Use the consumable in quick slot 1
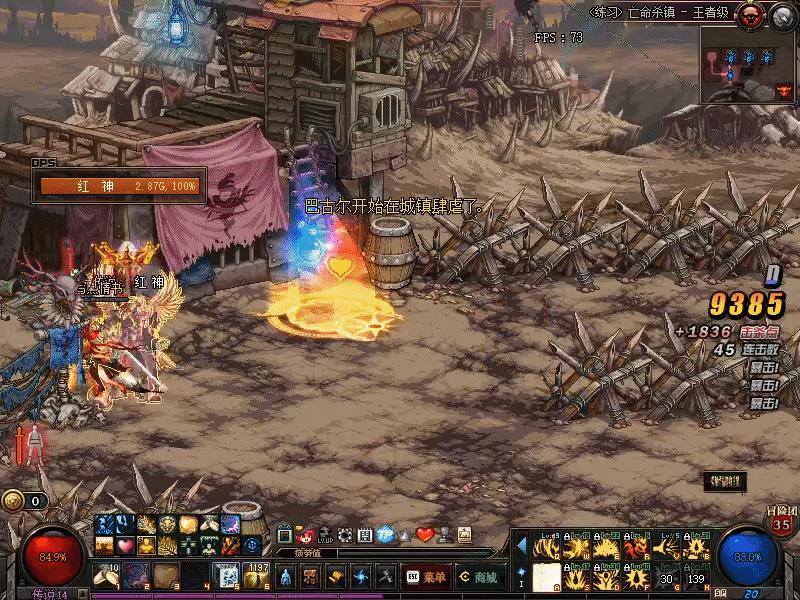 click(x=106, y=576)
